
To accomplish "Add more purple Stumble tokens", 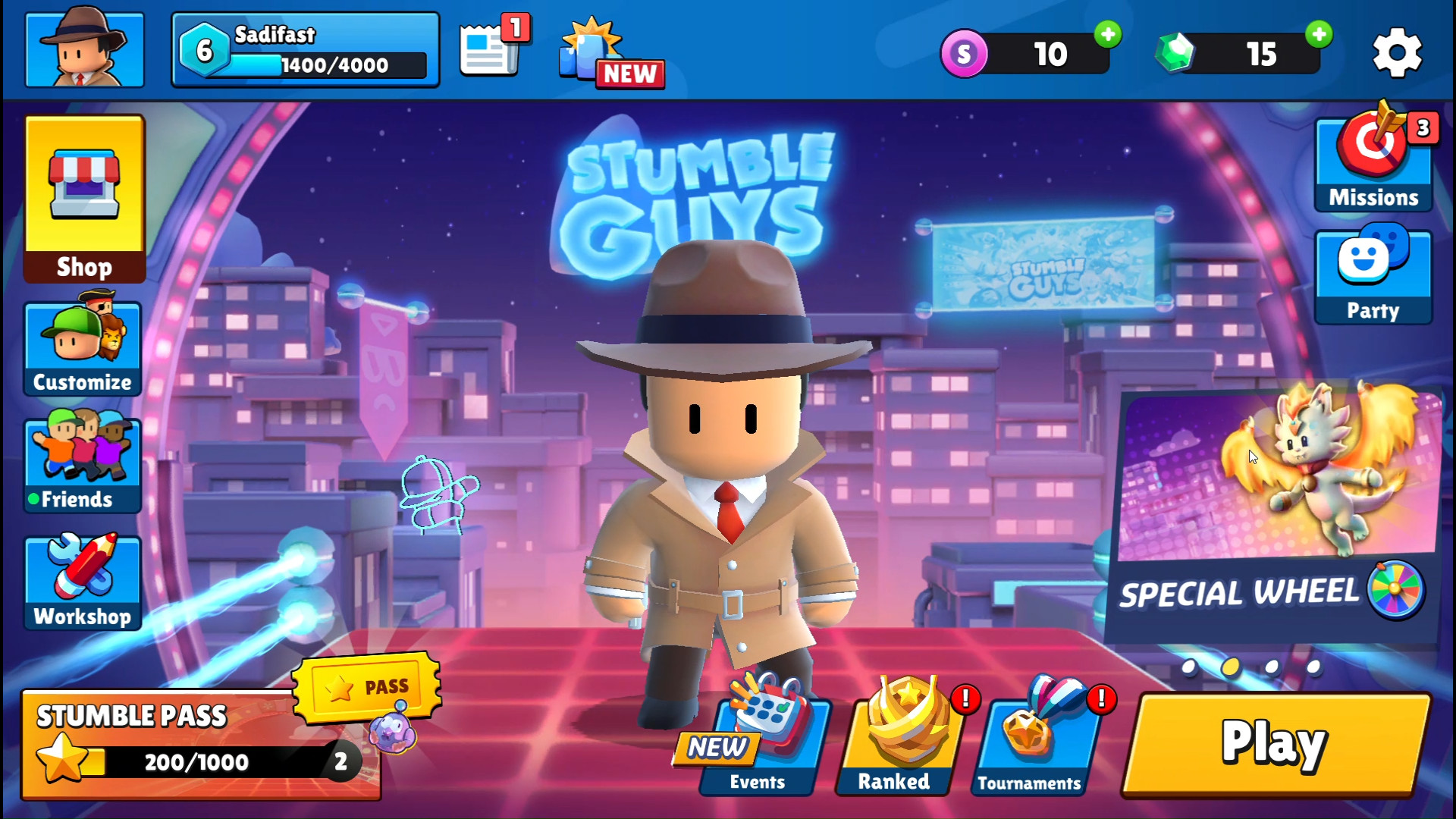I will [x=1108, y=34].
